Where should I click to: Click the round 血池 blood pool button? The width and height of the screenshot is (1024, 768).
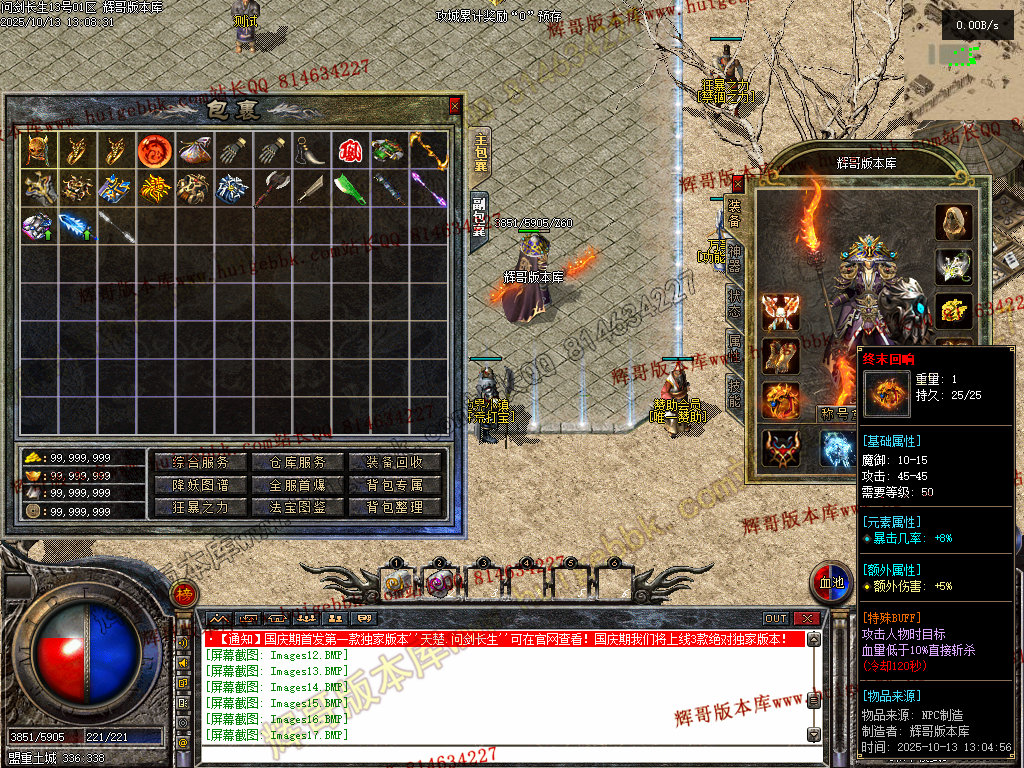832,583
